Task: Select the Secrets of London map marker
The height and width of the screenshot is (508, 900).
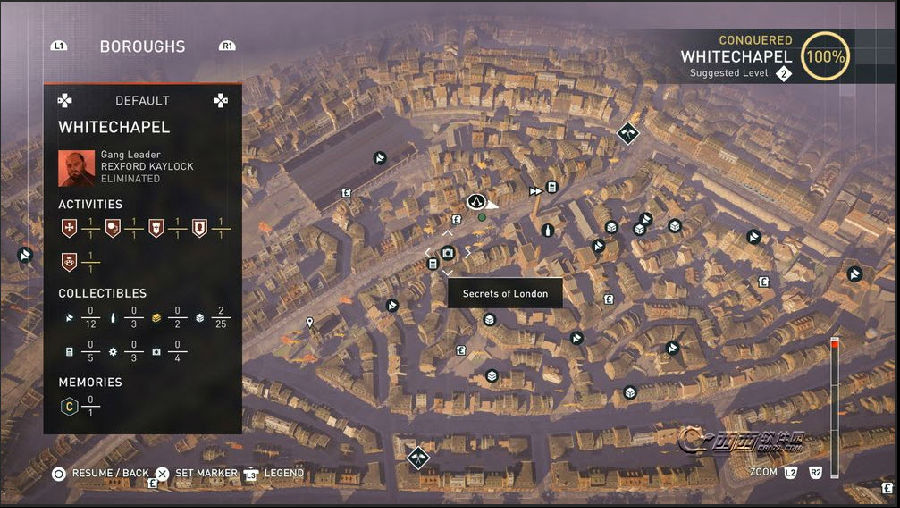Action: (447, 253)
